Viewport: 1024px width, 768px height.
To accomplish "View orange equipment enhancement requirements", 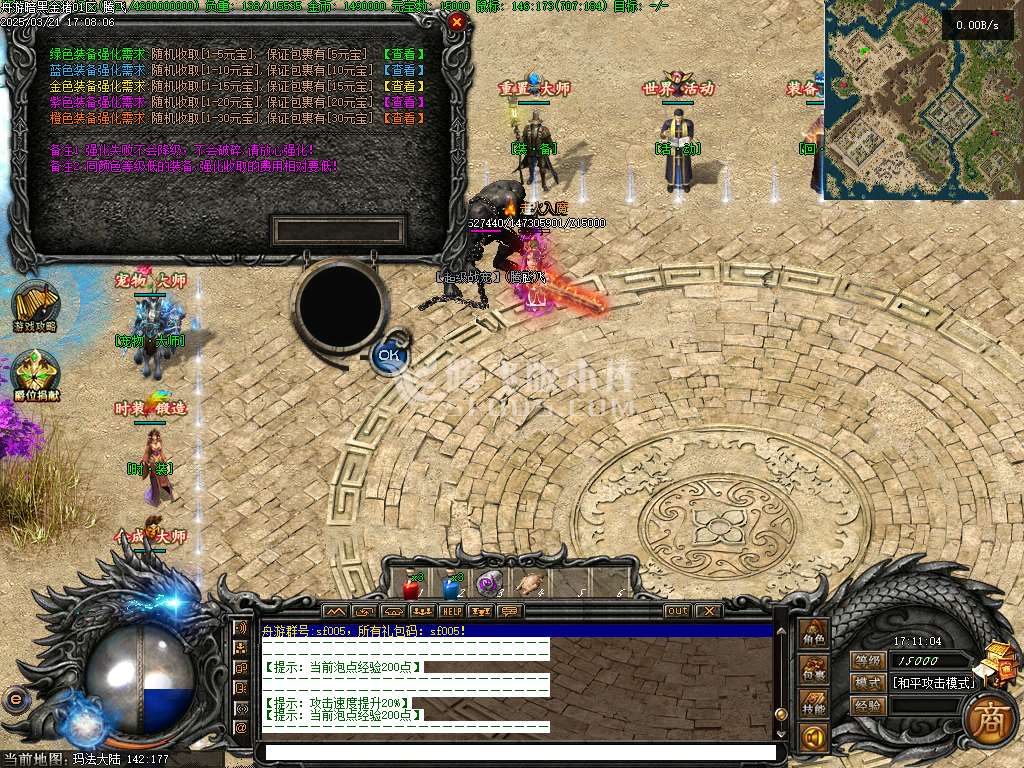I will pos(405,118).
